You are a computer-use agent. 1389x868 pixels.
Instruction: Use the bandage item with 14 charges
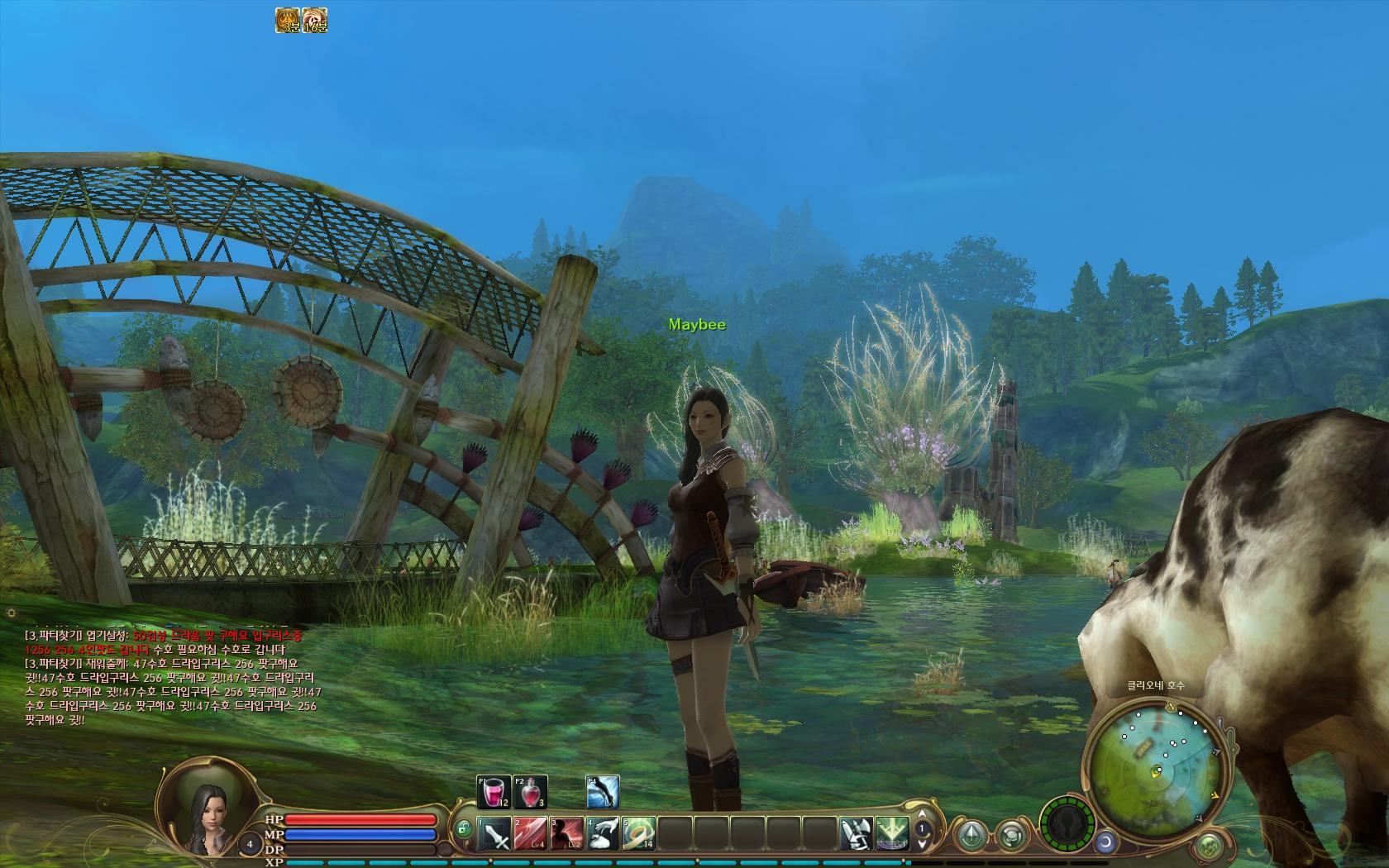pyautogui.click(x=639, y=833)
